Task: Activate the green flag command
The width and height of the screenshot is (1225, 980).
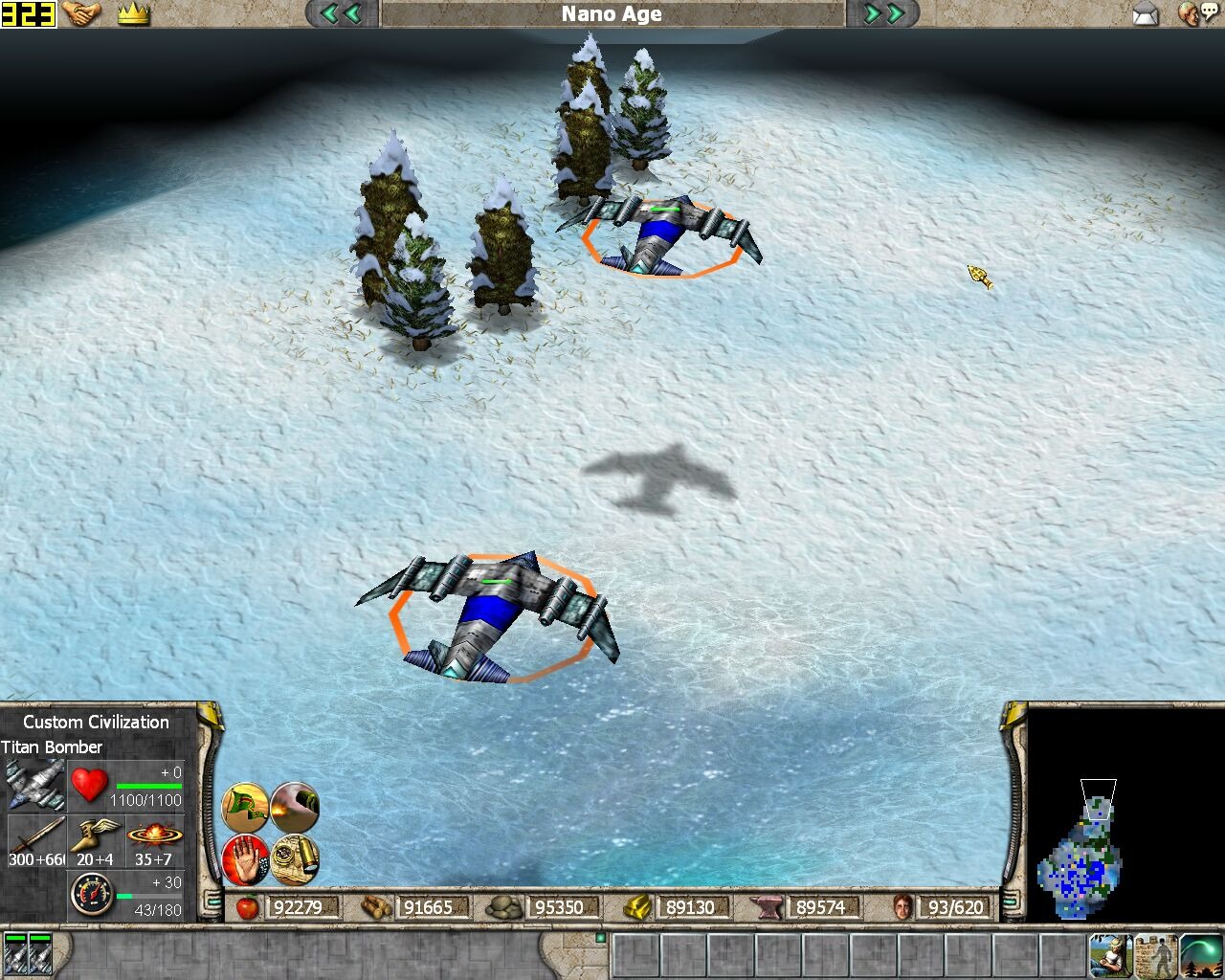Action: (245, 807)
